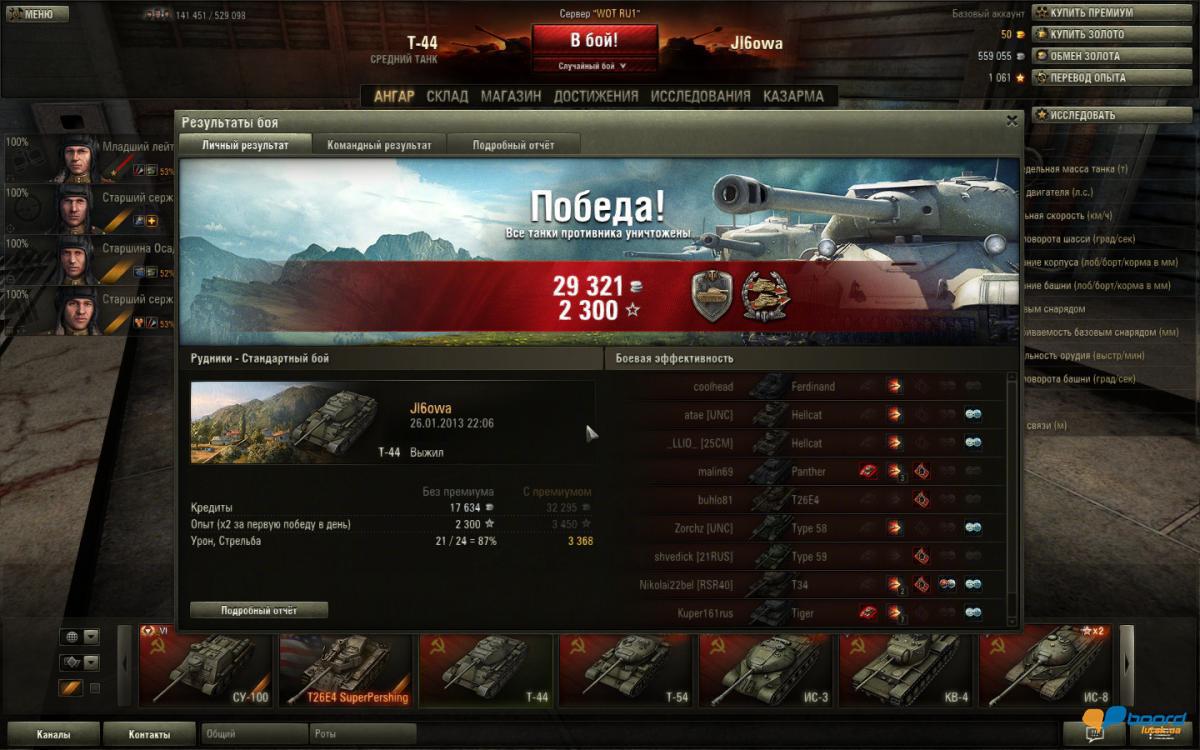The height and width of the screenshot is (750, 1200).
Task: Open the Магазин section
Action: (511, 96)
